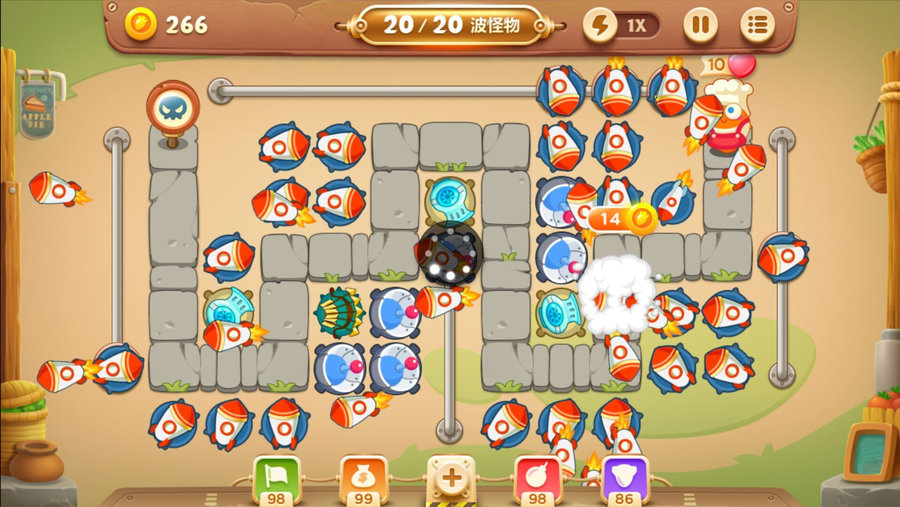Use the red bomb power-up

[538, 476]
